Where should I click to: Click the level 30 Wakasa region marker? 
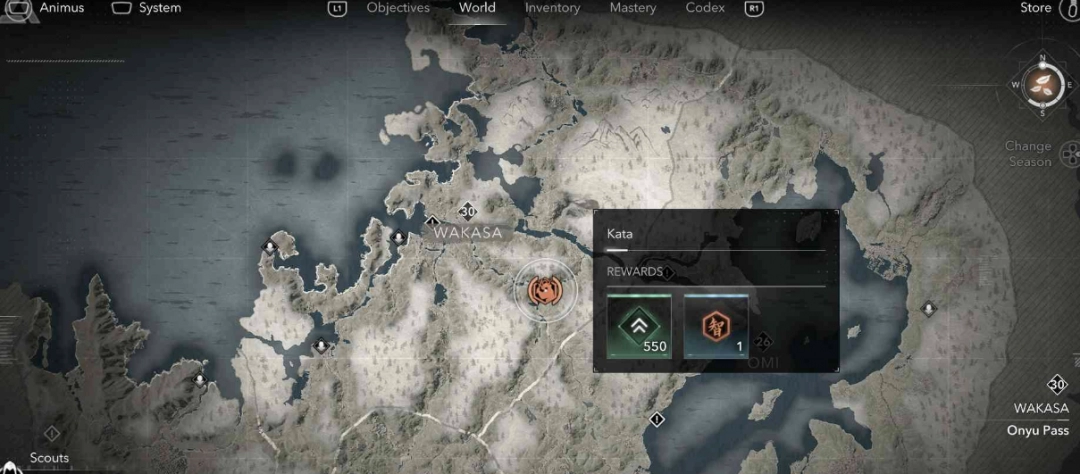pos(467,212)
